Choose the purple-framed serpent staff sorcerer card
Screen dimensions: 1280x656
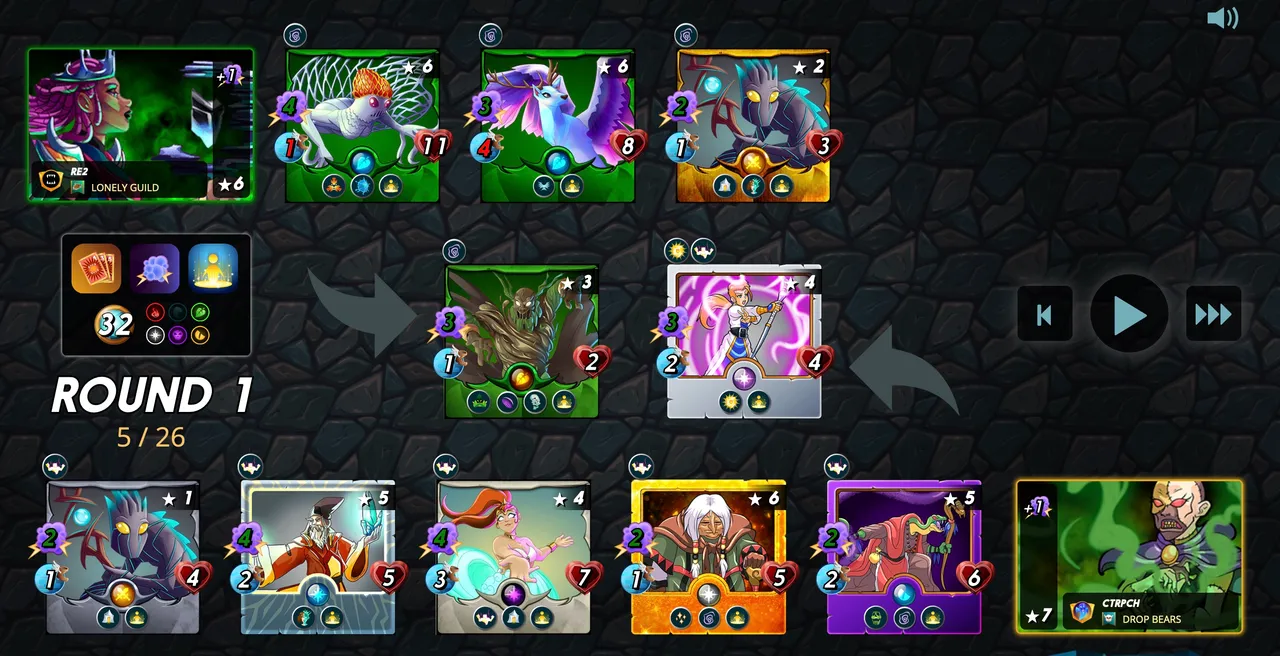[x=903, y=557]
